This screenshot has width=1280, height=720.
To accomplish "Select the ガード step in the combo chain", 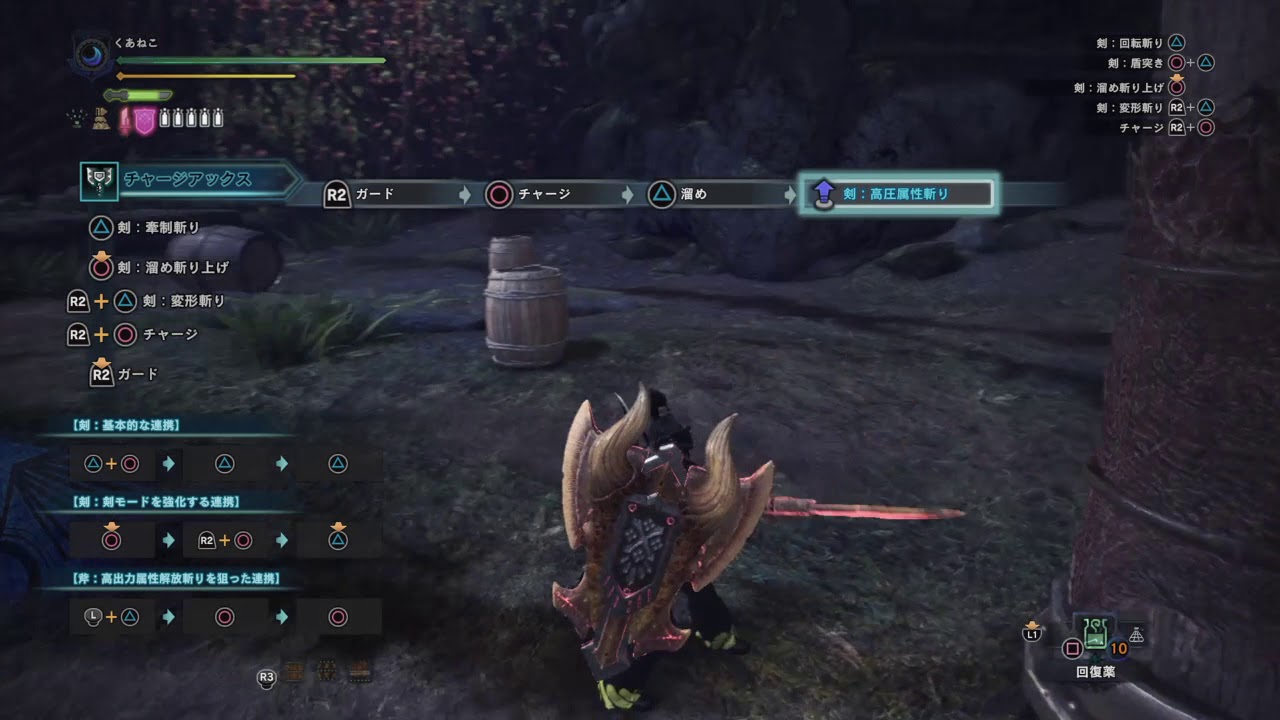I will coord(374,194).
